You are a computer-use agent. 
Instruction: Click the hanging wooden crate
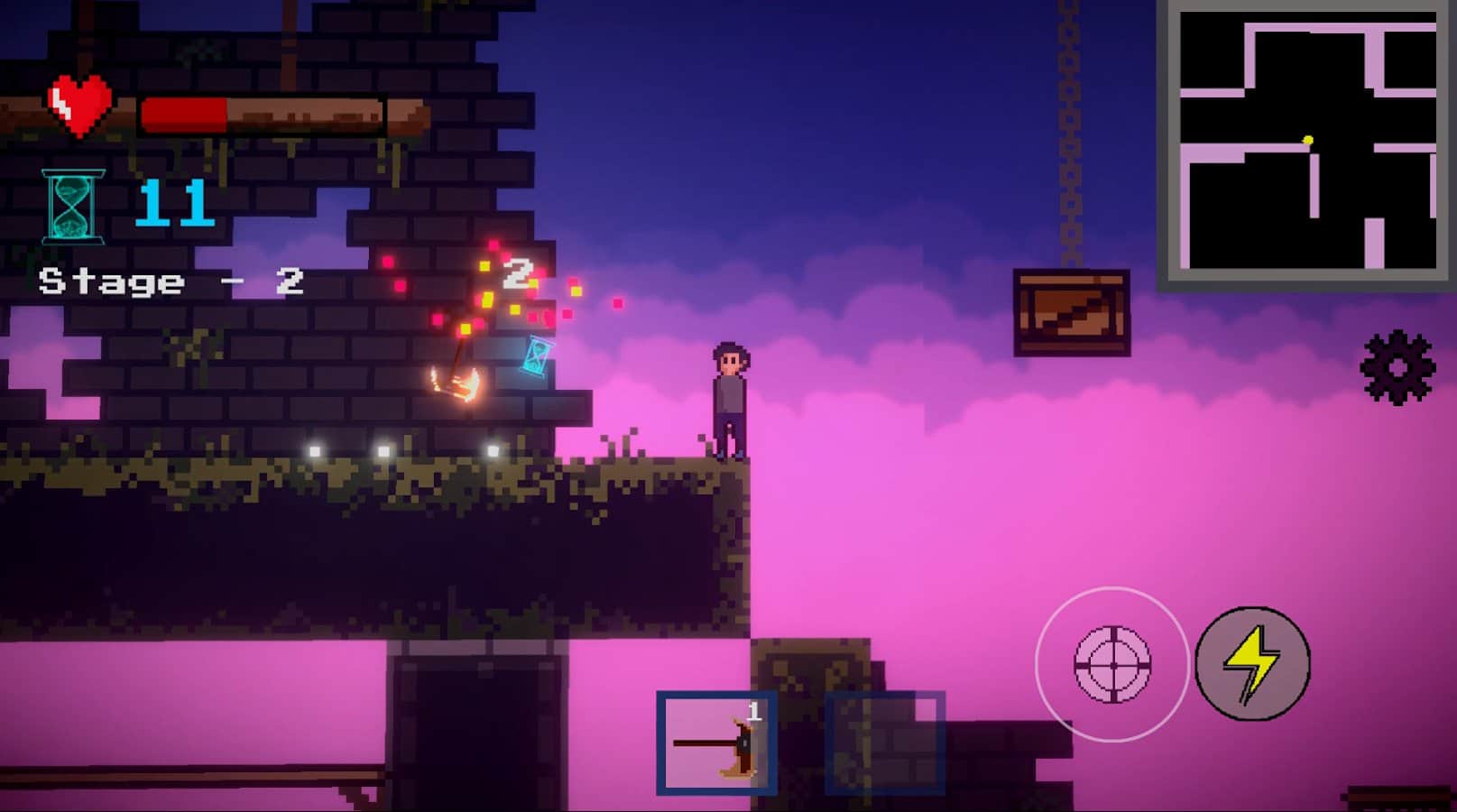1072,311
